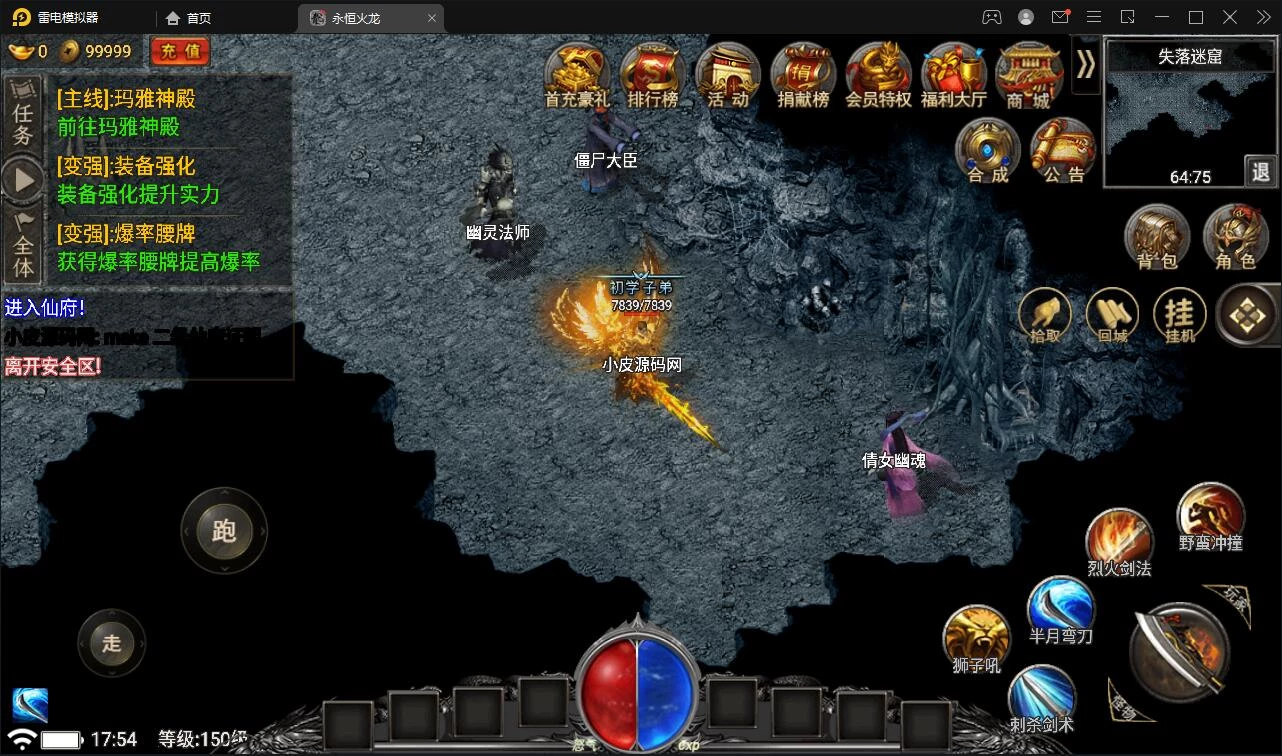Exit the map with the 退 button
The height and width of the screenshot is (756, 1282).
pyautogui.click(x=1260, y=171)
